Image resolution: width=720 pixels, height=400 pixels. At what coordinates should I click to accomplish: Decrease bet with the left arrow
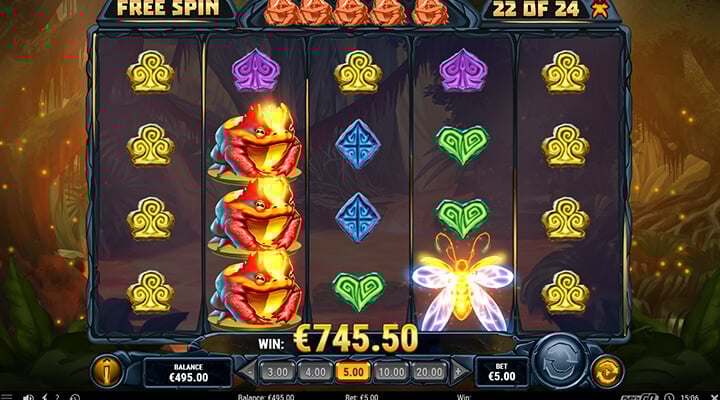pos(249,372)
